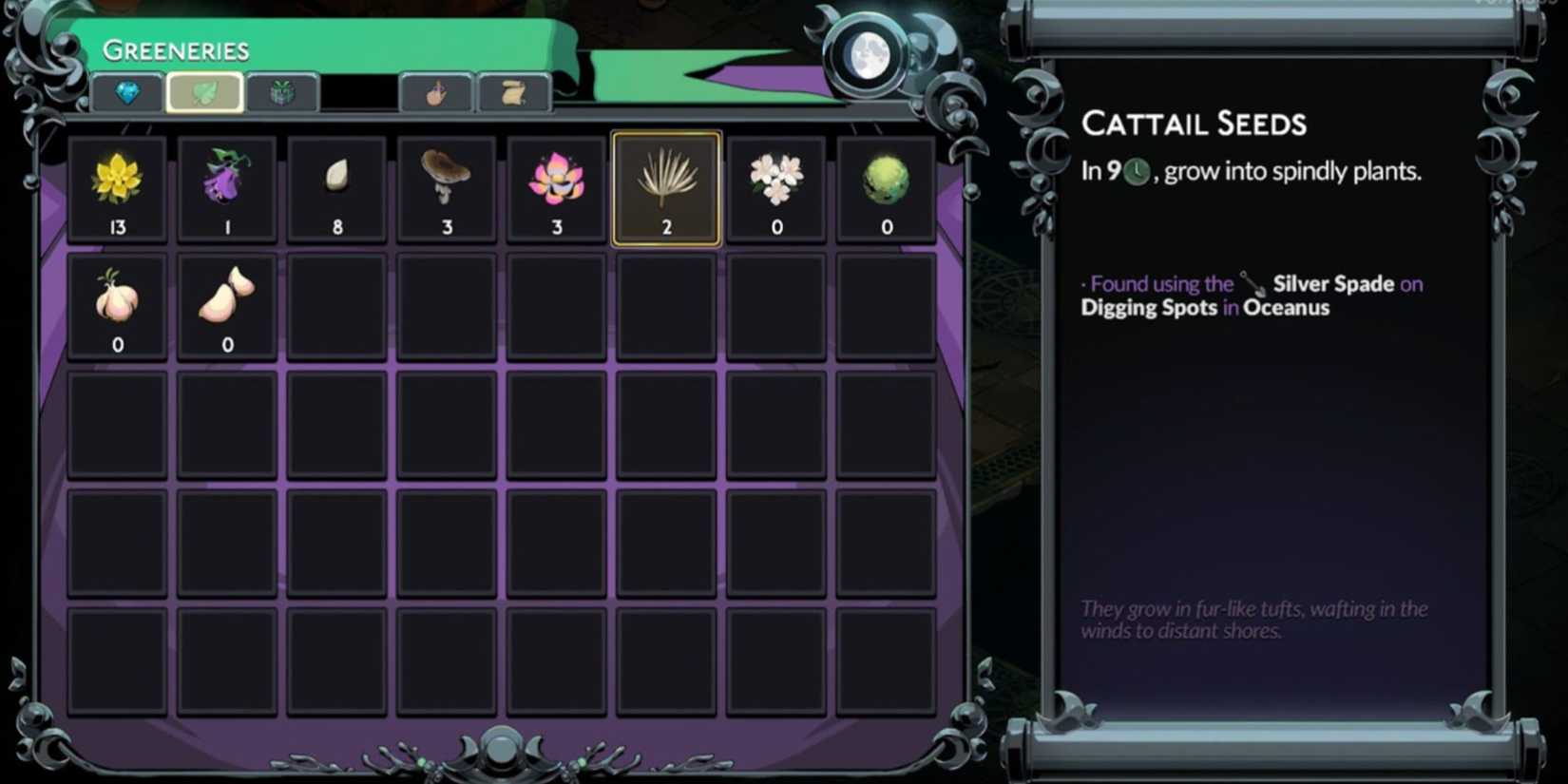Select the white blossom cluster slot
This screenshot has width=1568, height=784.
(775, 186)
